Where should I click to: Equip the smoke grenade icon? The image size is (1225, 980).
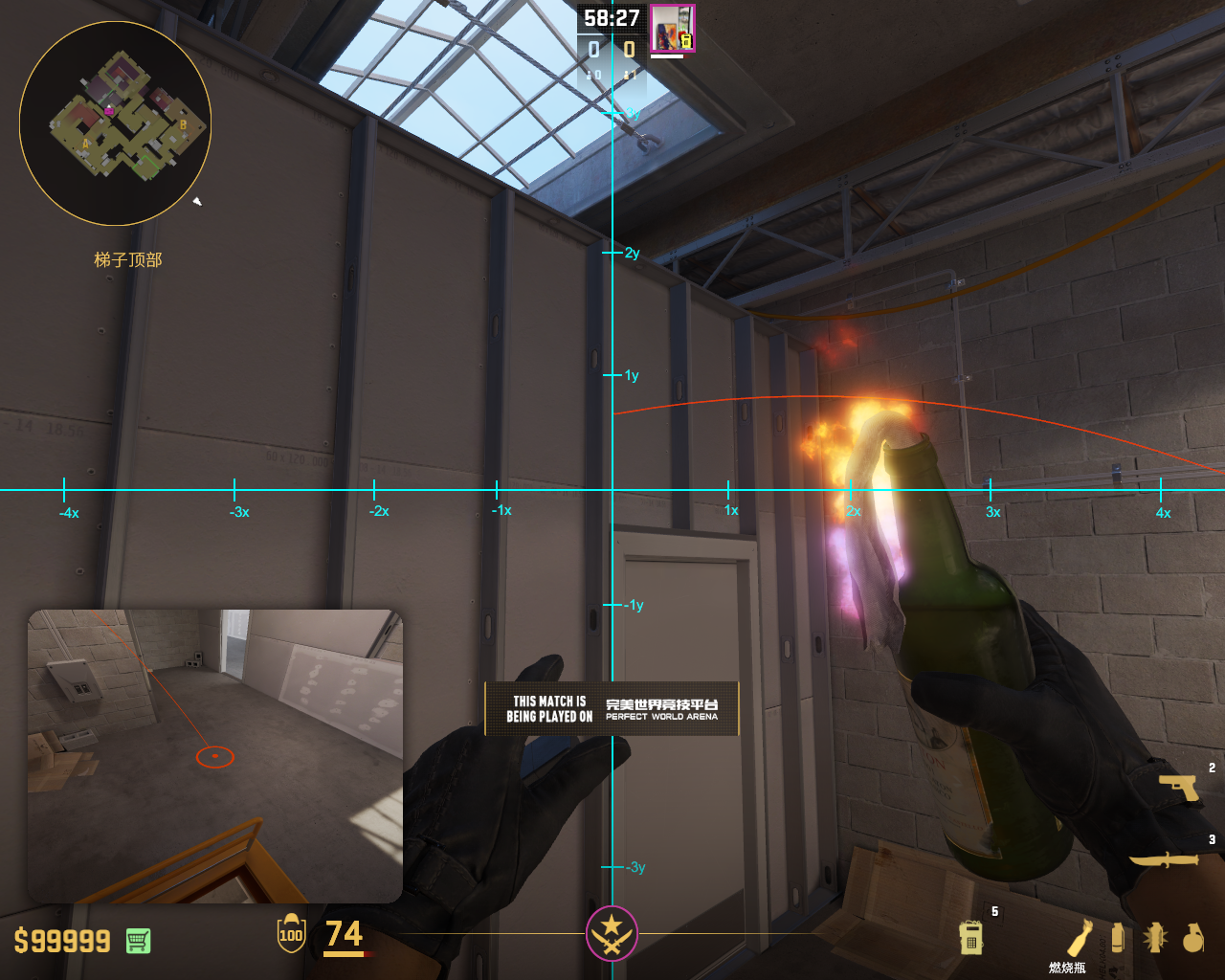point(1117,937)
